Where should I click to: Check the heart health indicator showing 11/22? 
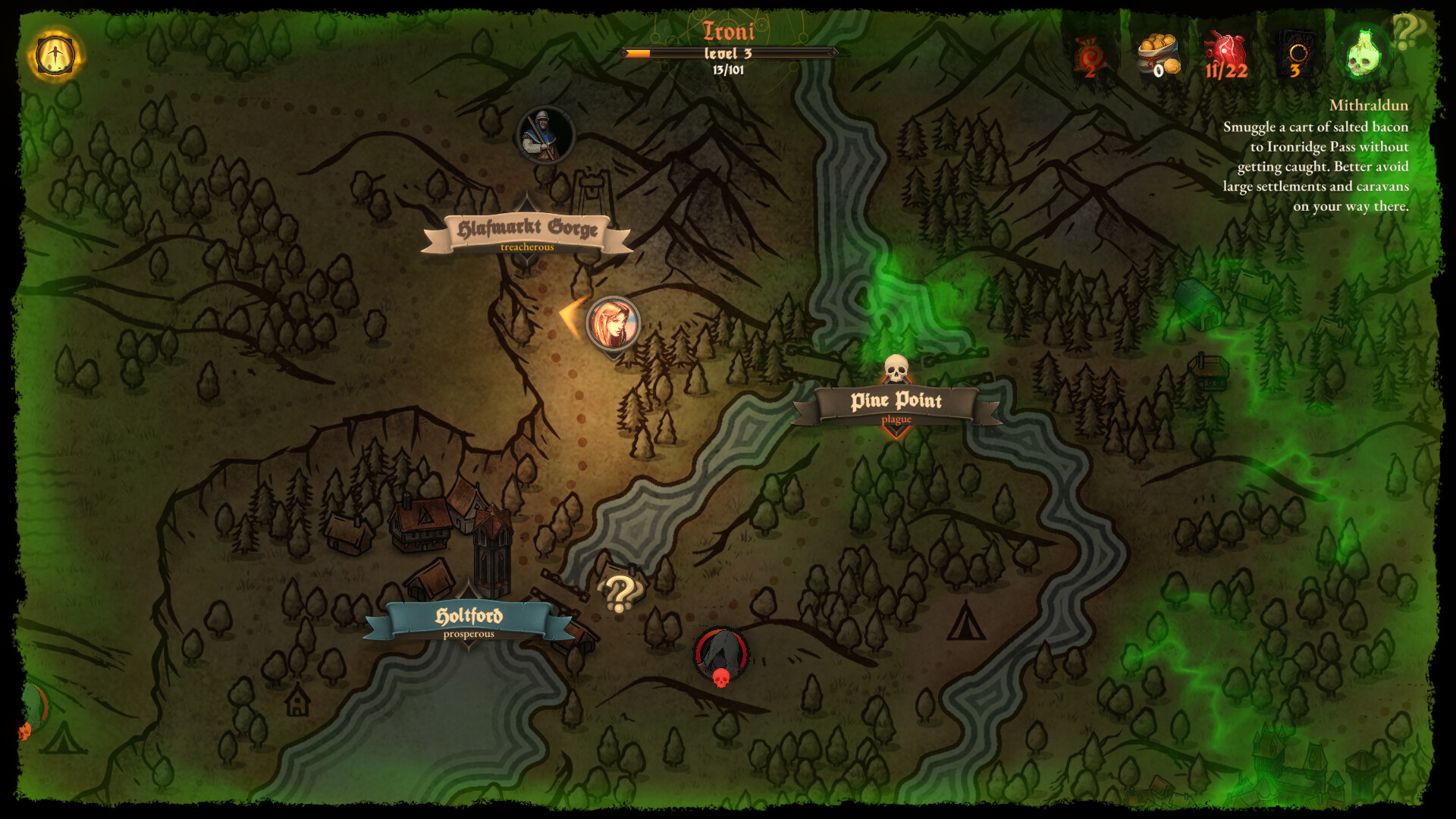coord(1226,49)
